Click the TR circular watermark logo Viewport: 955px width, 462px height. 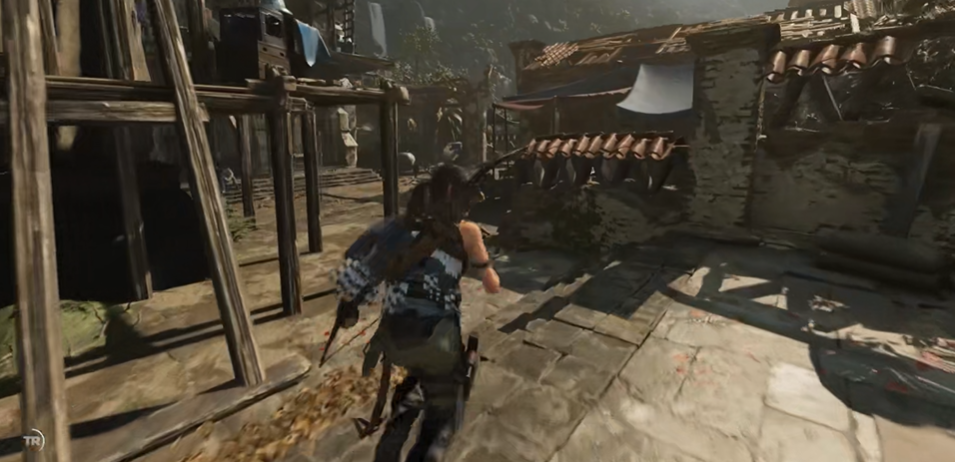(34, 441)
